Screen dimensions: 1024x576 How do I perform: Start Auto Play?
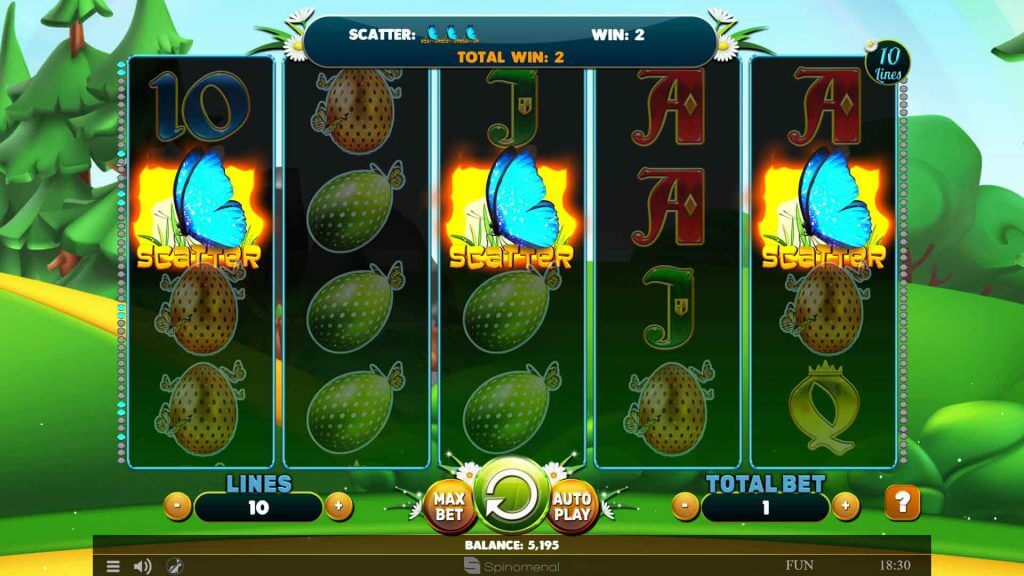click(x=572, y=506)
